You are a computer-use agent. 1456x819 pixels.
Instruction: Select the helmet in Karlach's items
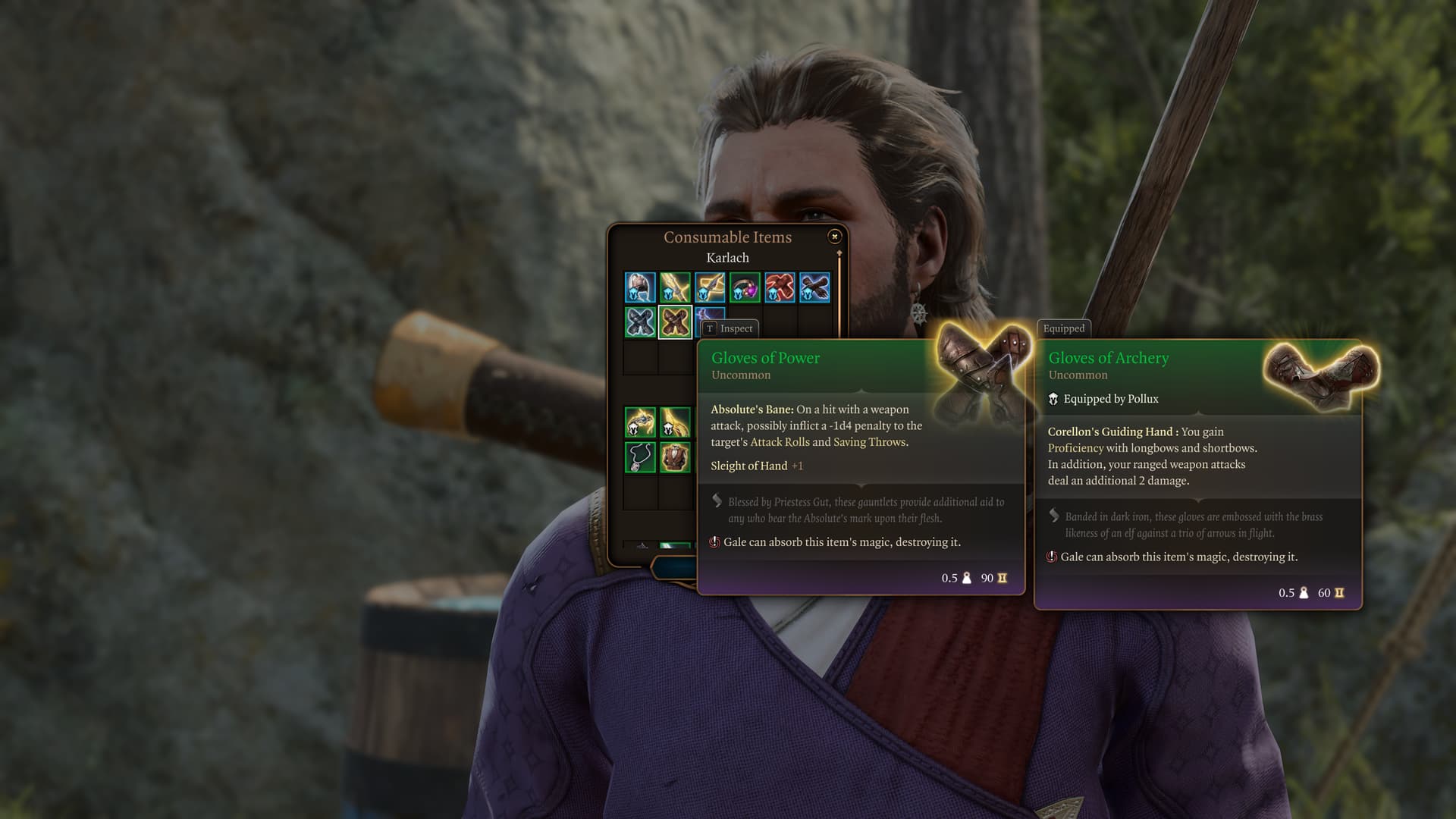[640, 288]
